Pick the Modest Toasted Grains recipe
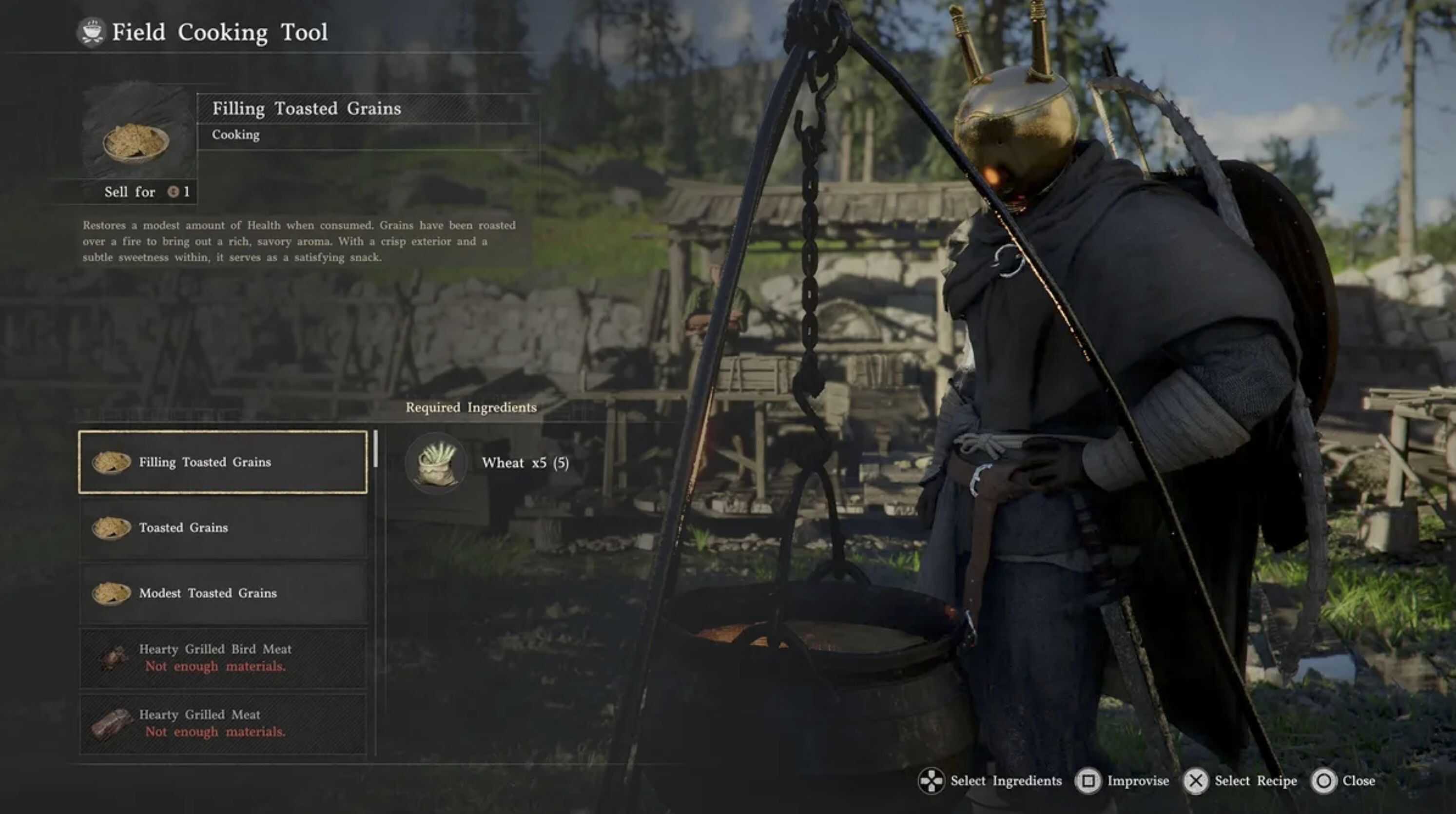 click(223, 594)
